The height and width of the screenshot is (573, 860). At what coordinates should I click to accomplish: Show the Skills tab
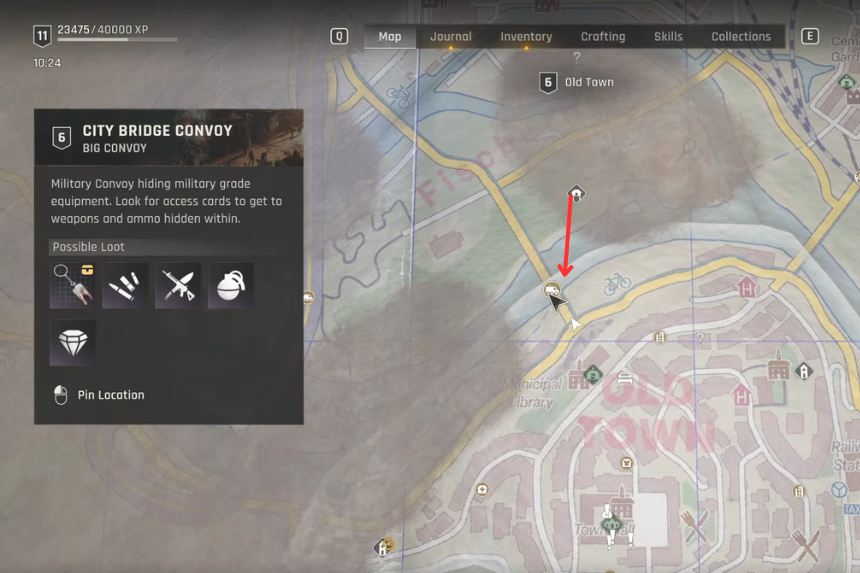pyautogui.click(x=668, y=37)
